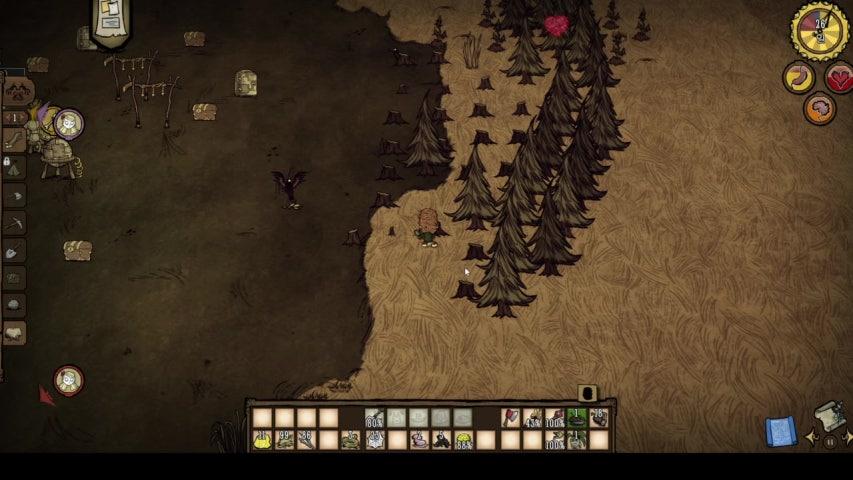The image size is (853, 480).
Task: Pause the game with the pause button
Action: [x=830, y=441]
